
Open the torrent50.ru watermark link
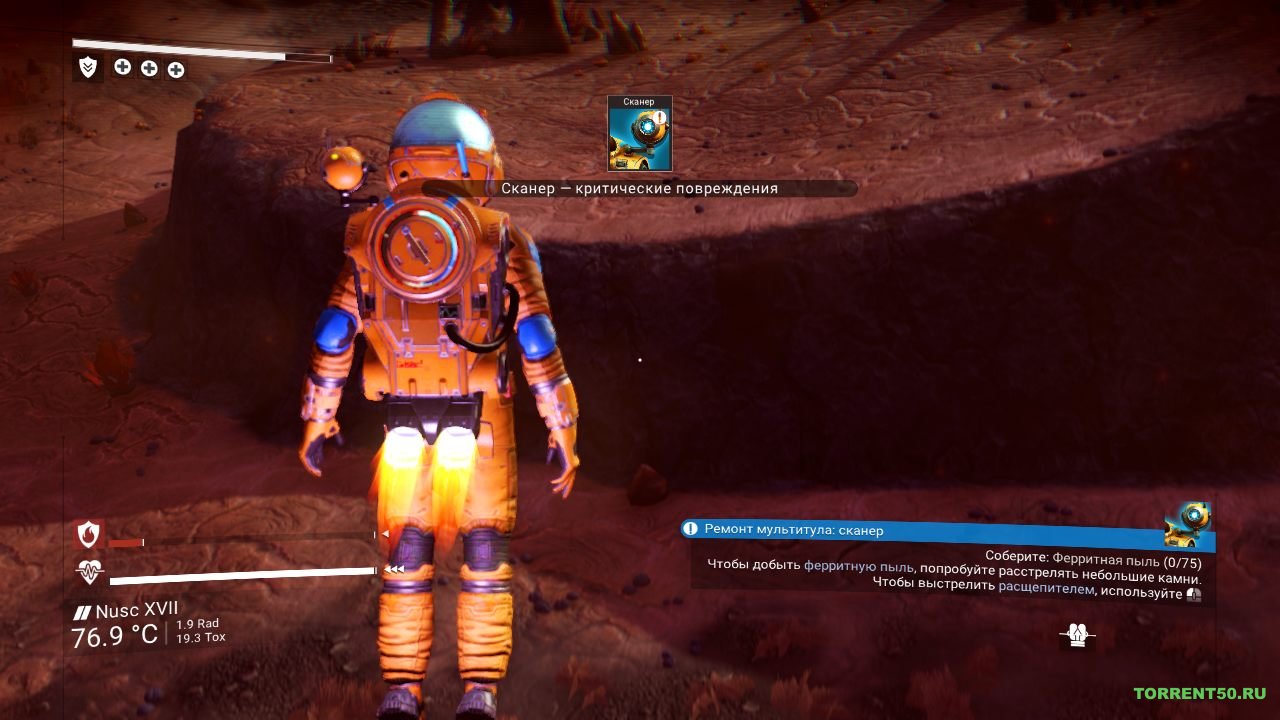click(x=1199, y=693)
